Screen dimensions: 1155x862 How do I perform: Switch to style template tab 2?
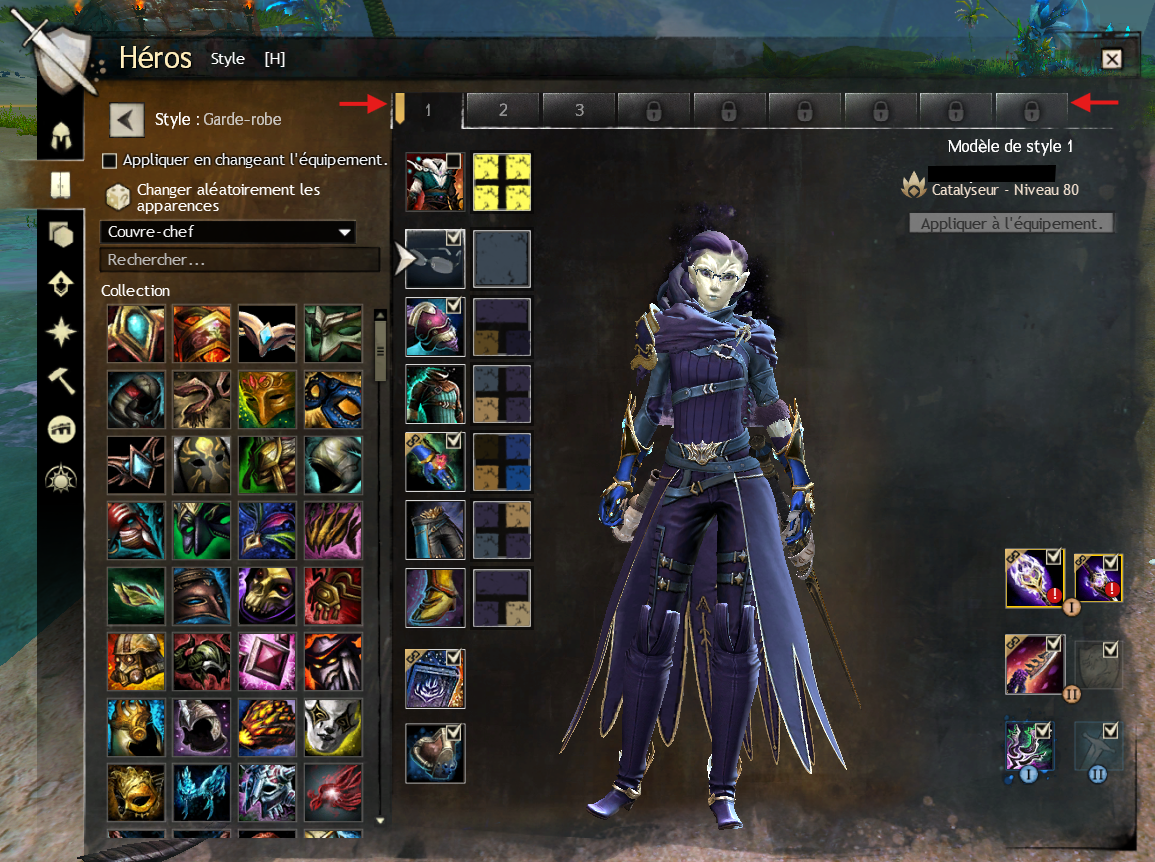tap(503, 110)
